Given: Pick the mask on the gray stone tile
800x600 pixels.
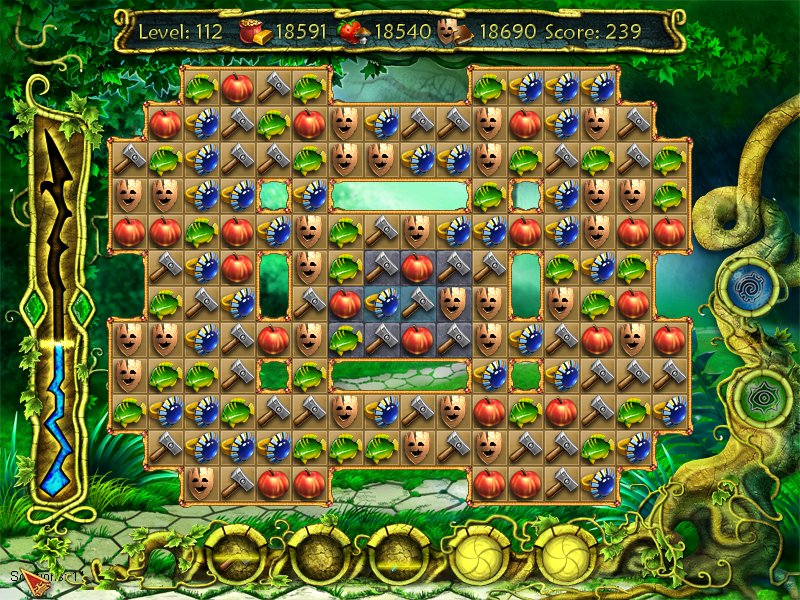Looking at the screenshot, I should click(453, 303).
